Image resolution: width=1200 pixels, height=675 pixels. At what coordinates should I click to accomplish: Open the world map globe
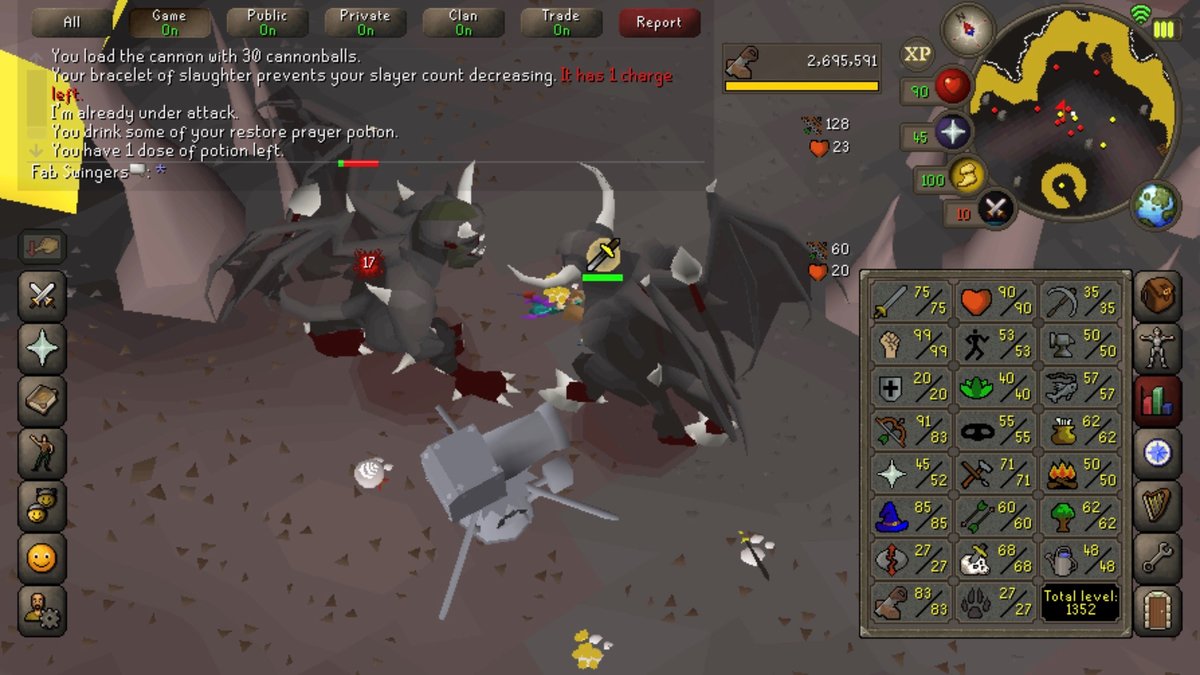coord(1155,203)
